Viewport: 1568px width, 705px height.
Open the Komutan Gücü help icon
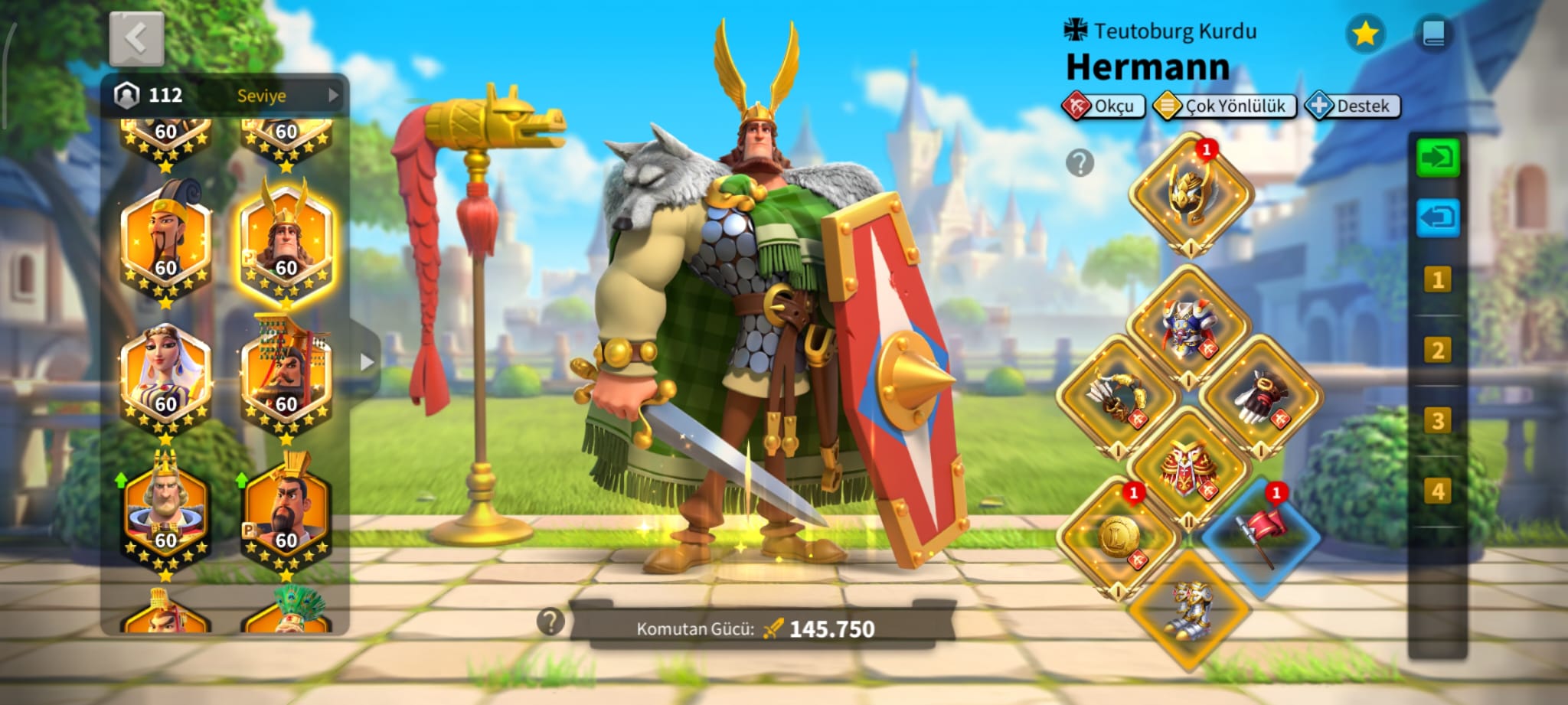[x=550, y=622]
